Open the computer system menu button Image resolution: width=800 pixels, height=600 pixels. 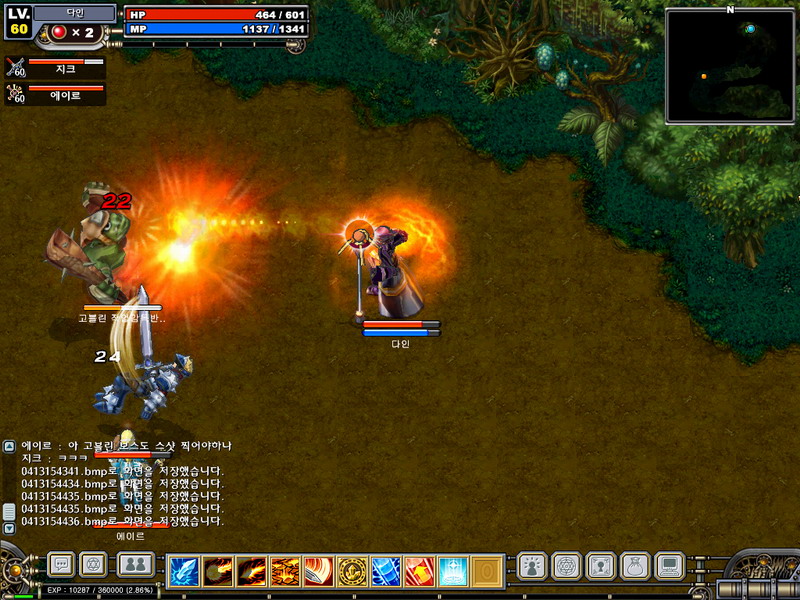tap(669, 566)
